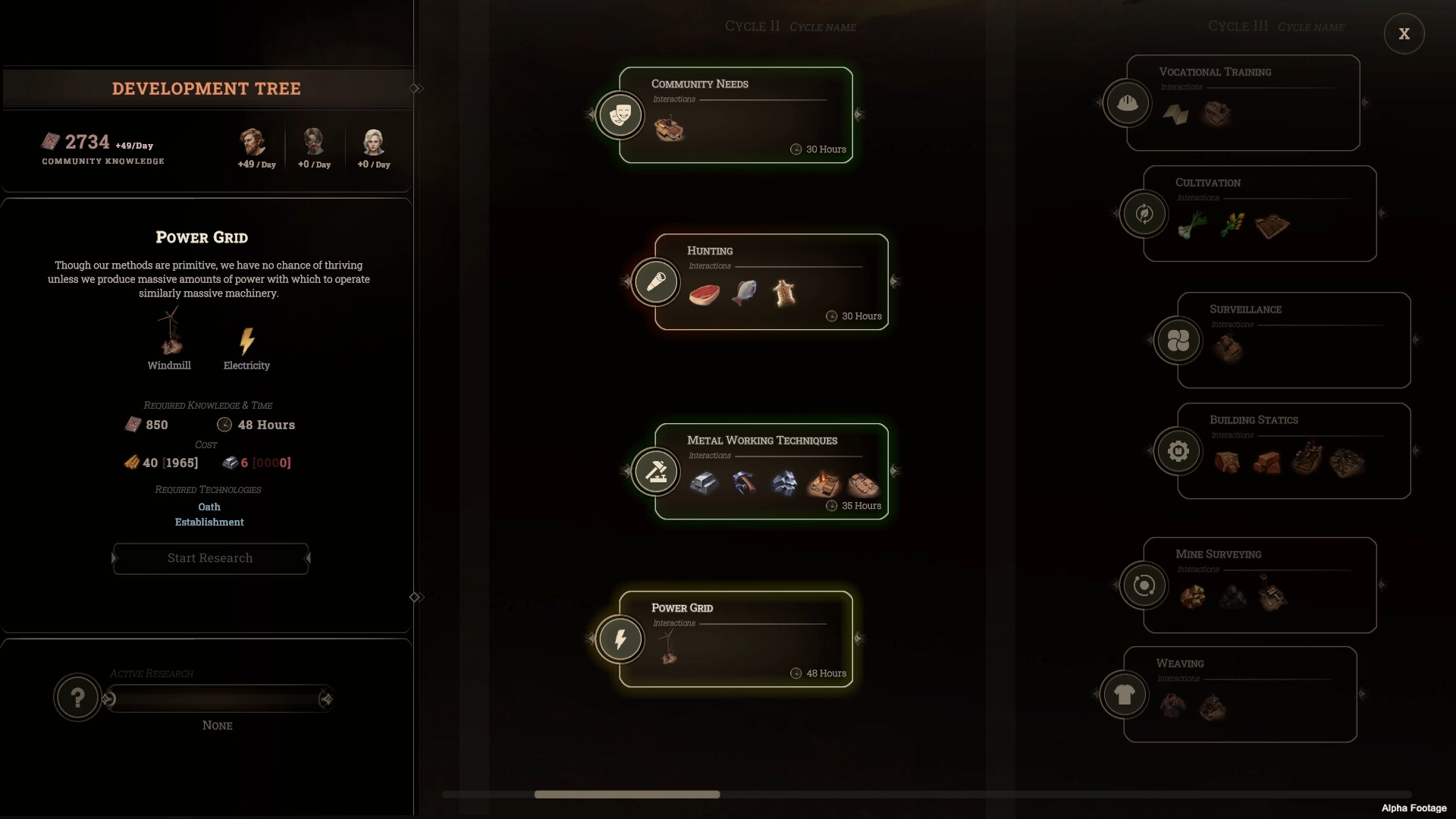Click the Mine Surveying orbit icon
The image size is (1456, 819).
pos(1144,585)
